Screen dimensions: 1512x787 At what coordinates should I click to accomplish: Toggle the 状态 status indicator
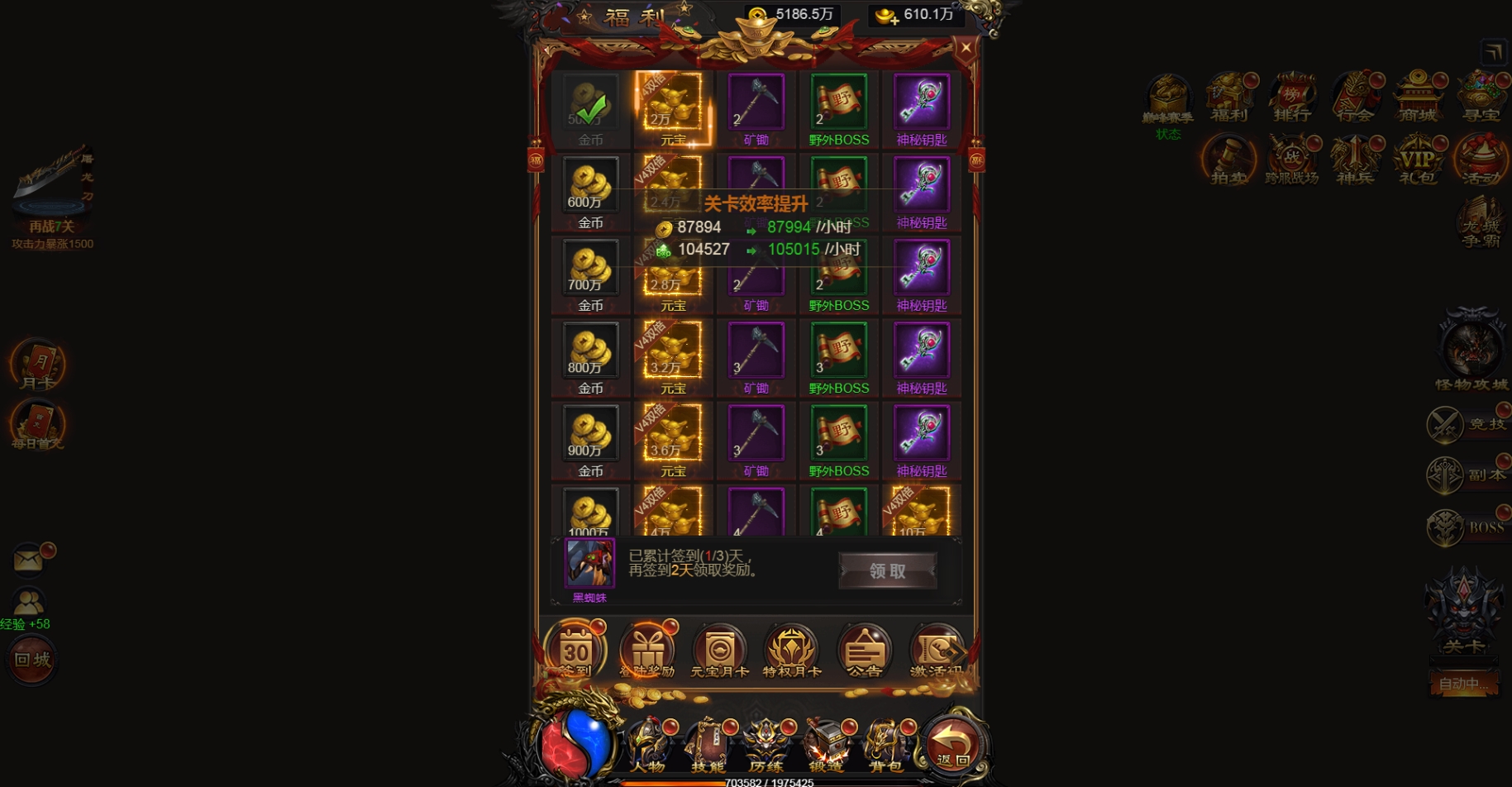(1171, 135)
